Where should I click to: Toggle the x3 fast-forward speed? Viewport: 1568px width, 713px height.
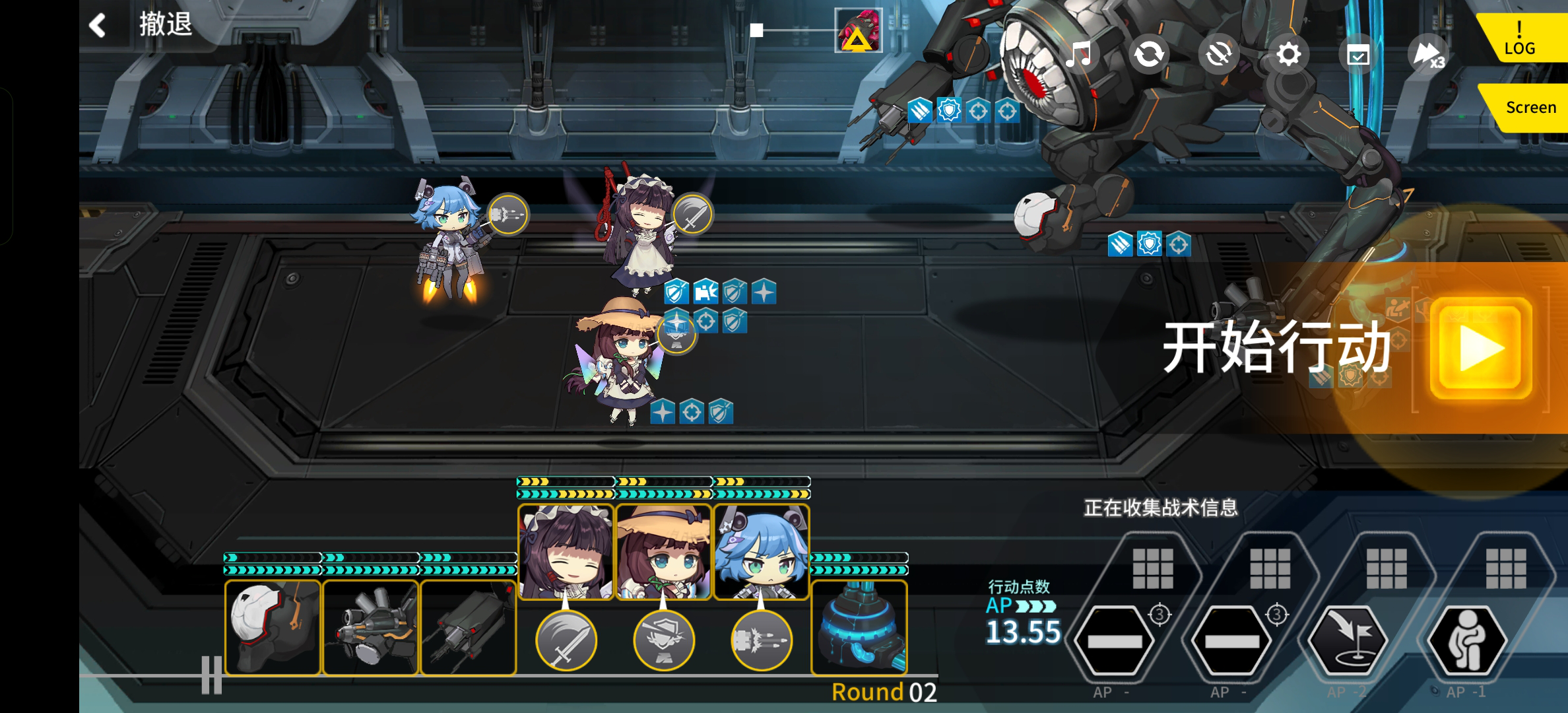coord(1429,55)
